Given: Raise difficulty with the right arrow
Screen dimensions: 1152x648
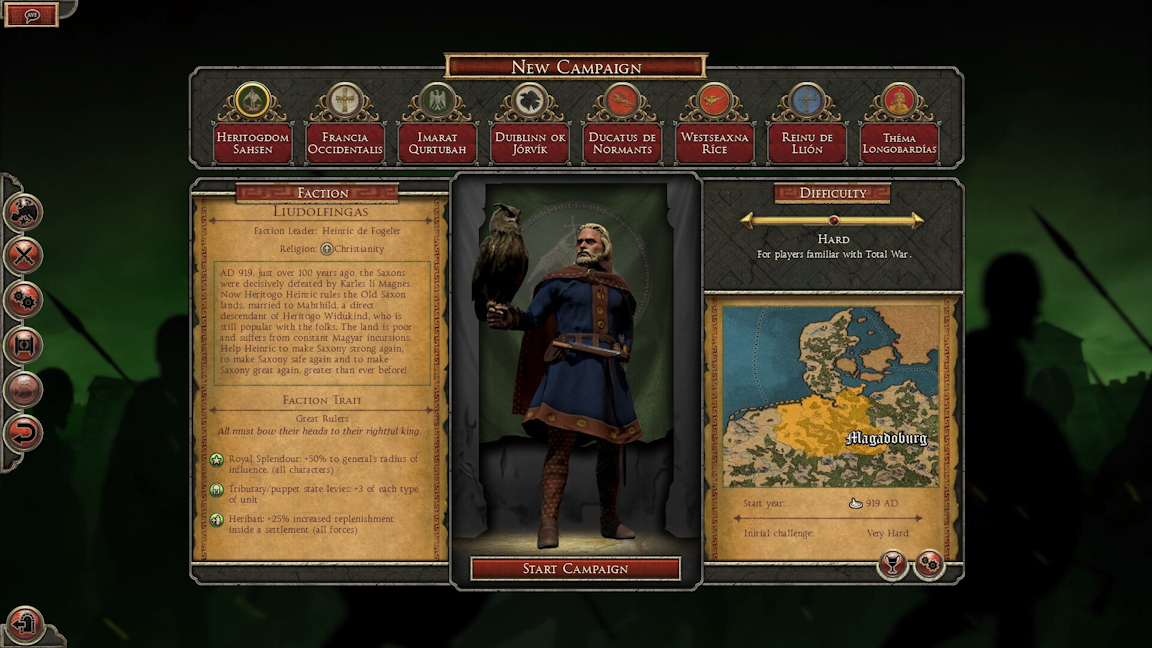Looking at the screenshot, I should (917, 221).
